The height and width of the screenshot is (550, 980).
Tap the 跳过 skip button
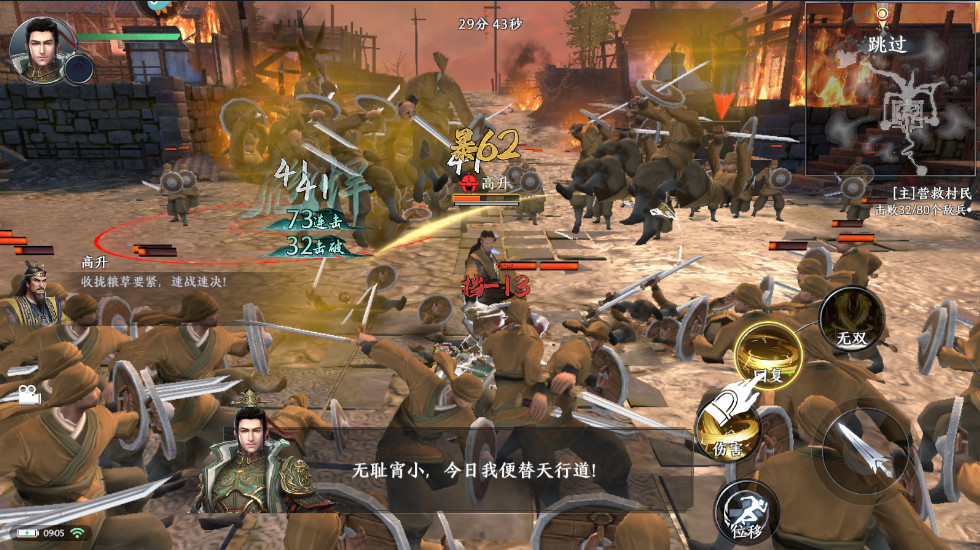887,44
